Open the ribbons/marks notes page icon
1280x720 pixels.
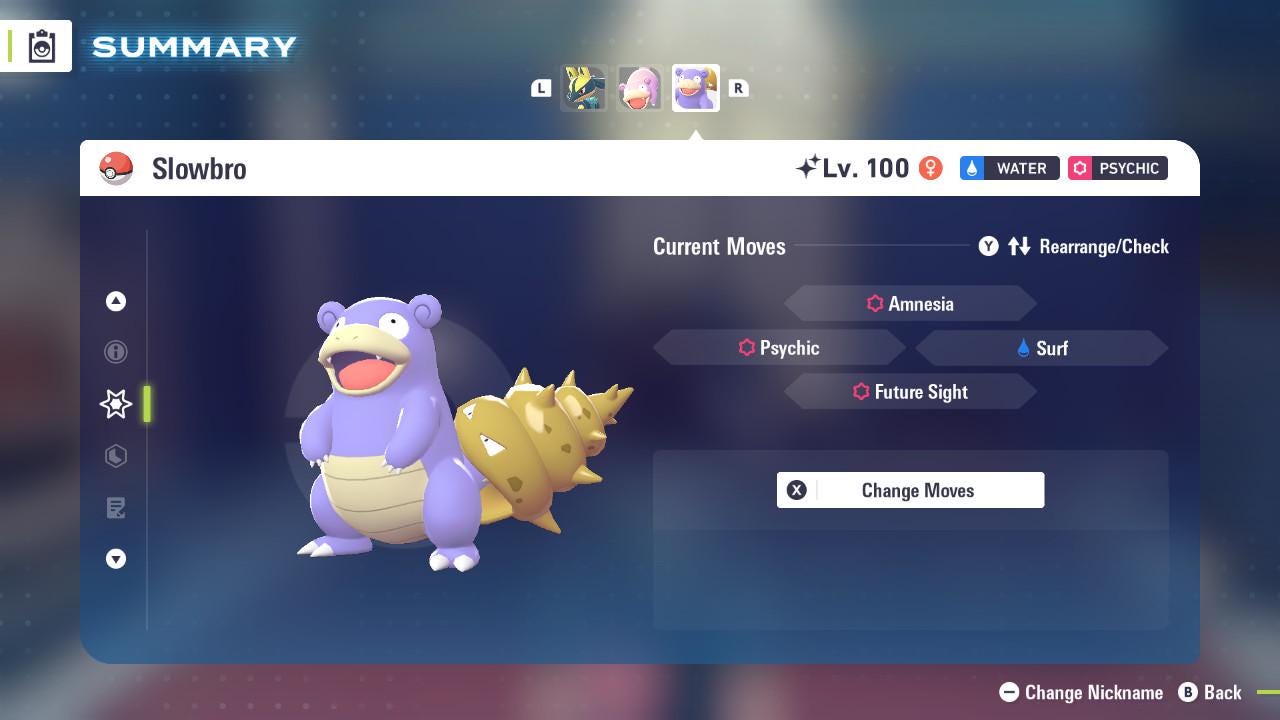[116, 508]
